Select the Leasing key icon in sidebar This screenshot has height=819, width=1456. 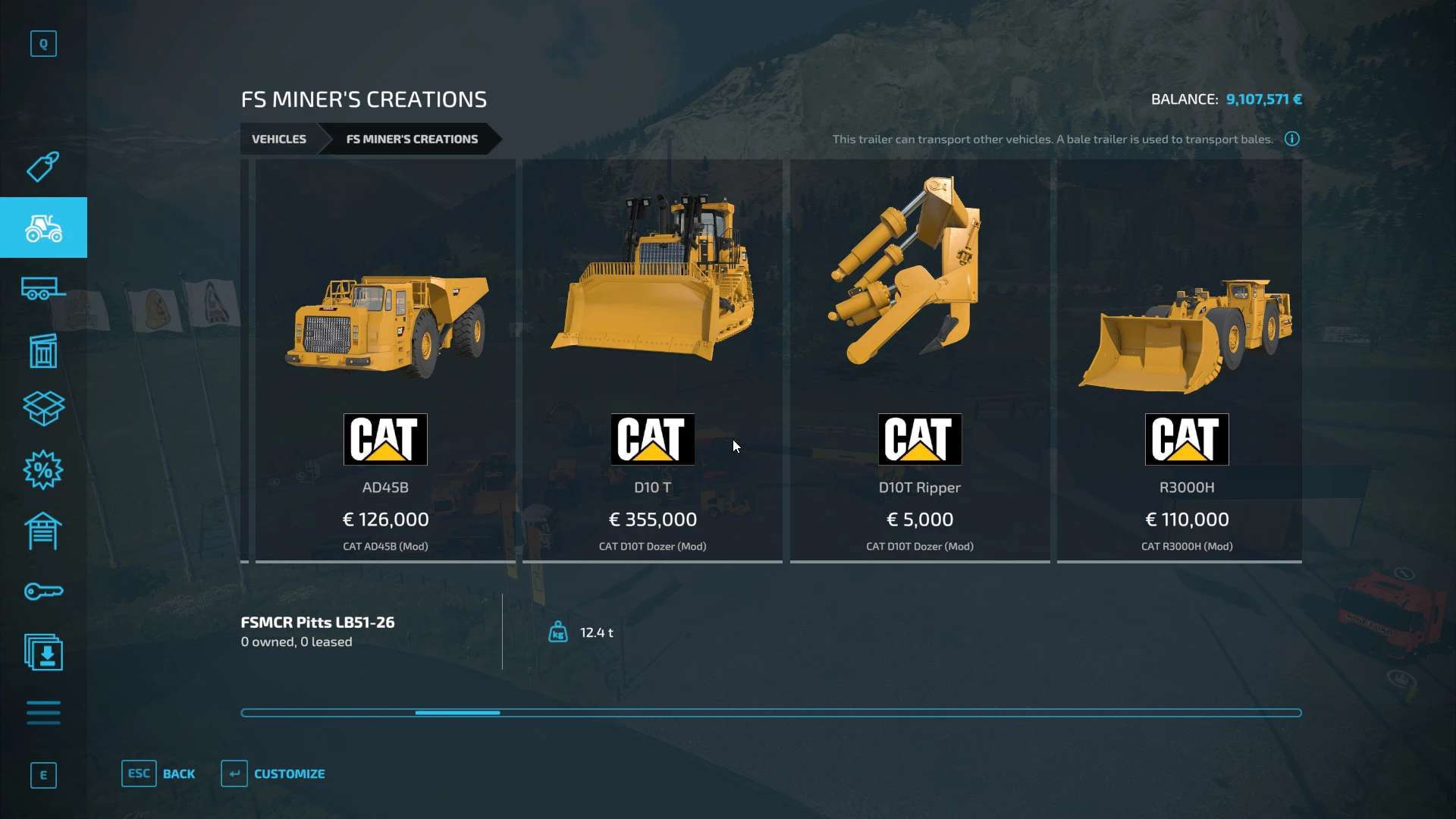click(x=43, y=591)
